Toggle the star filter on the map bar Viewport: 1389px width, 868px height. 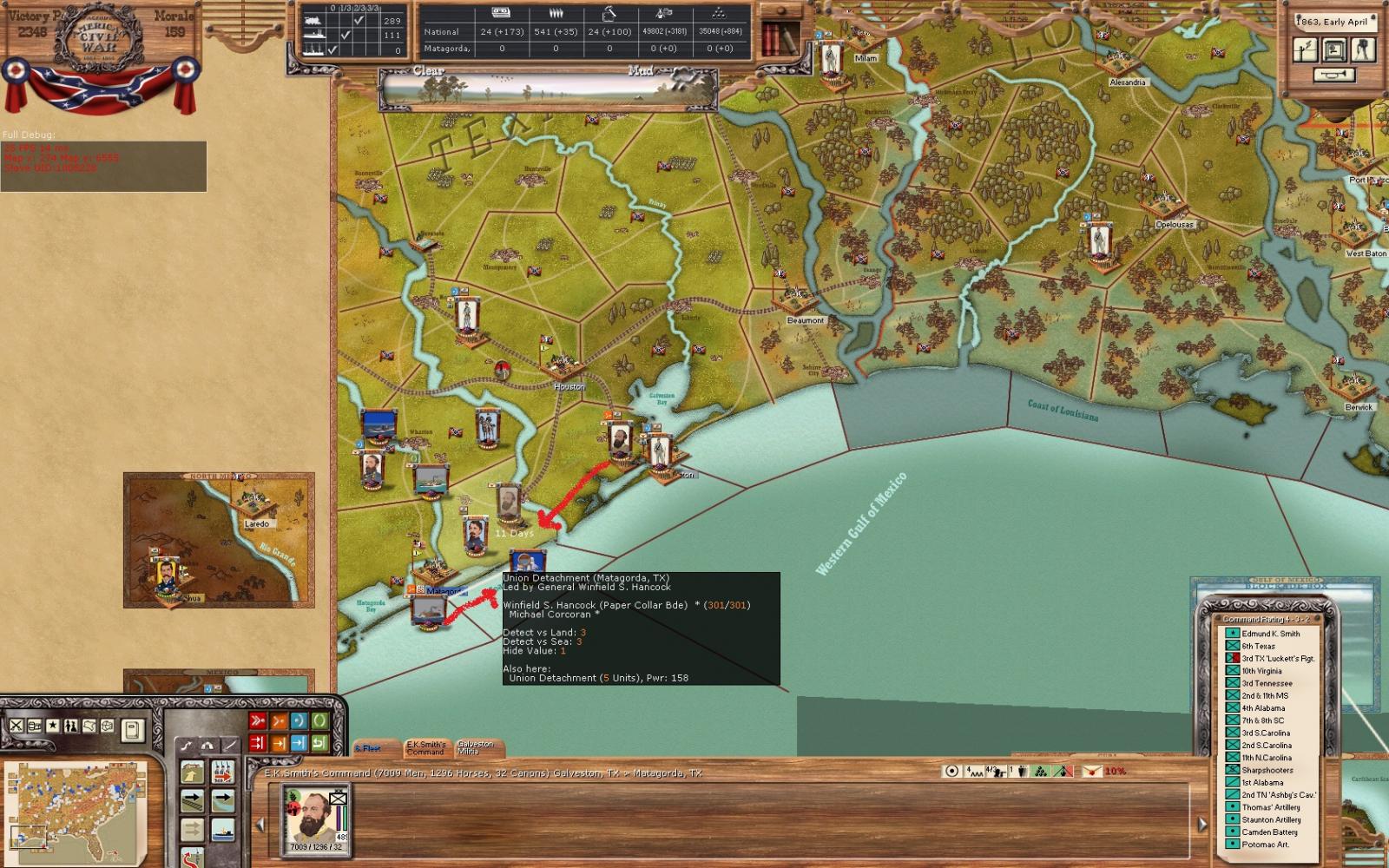[52, 726]
